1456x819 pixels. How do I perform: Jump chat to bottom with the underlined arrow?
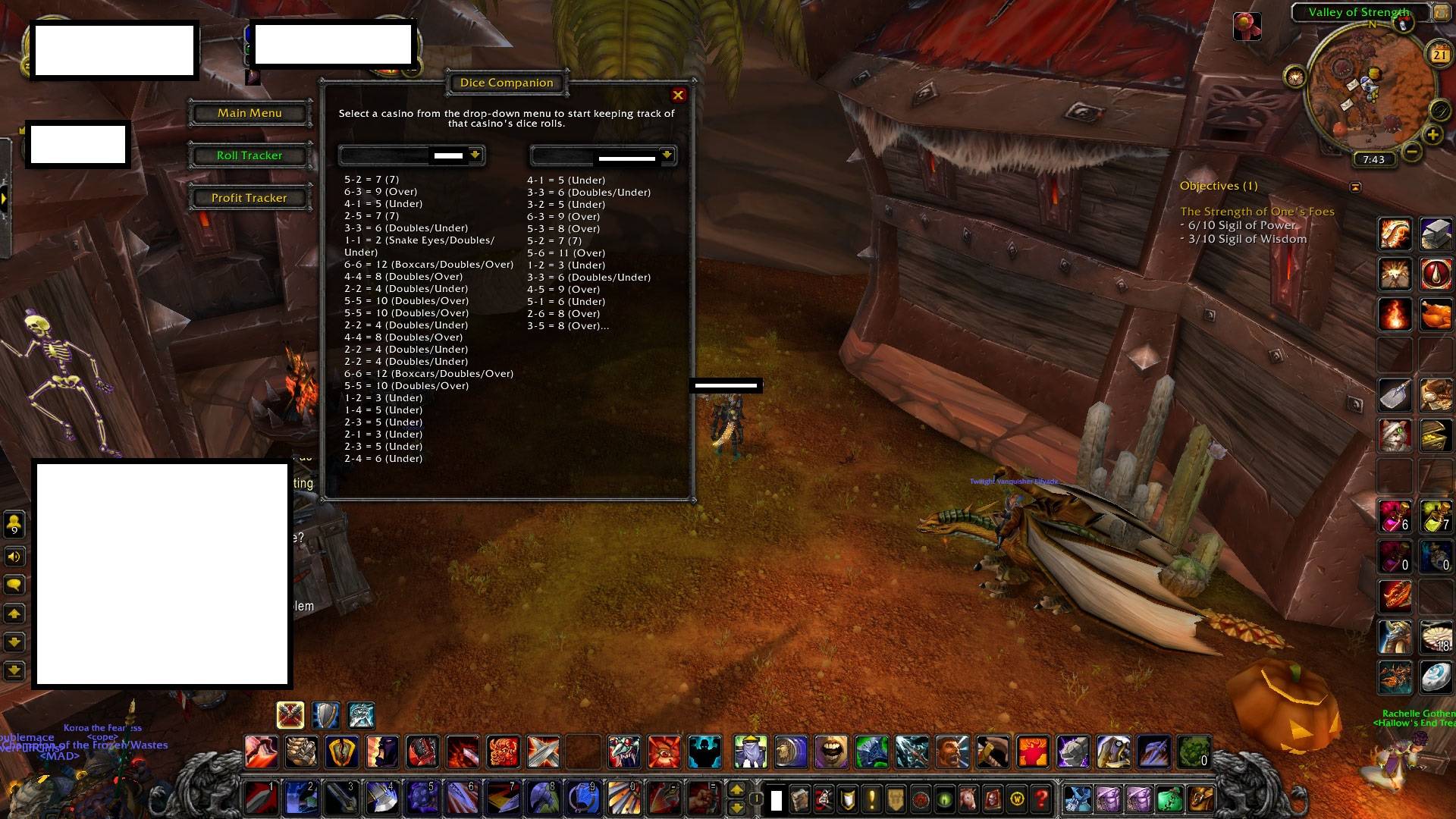click(14, 671)
